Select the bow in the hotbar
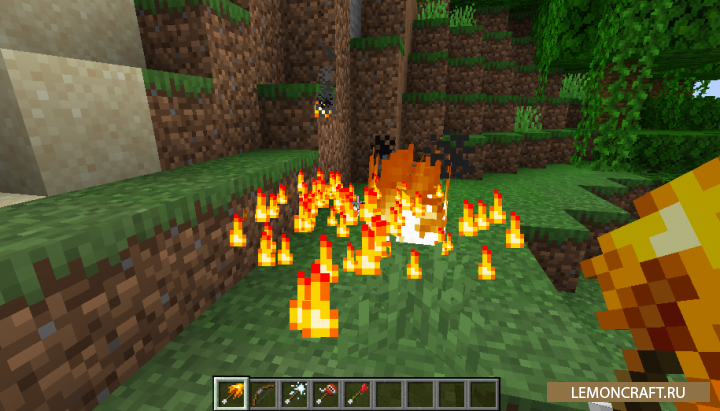720x411 pixels. (262, 392)
